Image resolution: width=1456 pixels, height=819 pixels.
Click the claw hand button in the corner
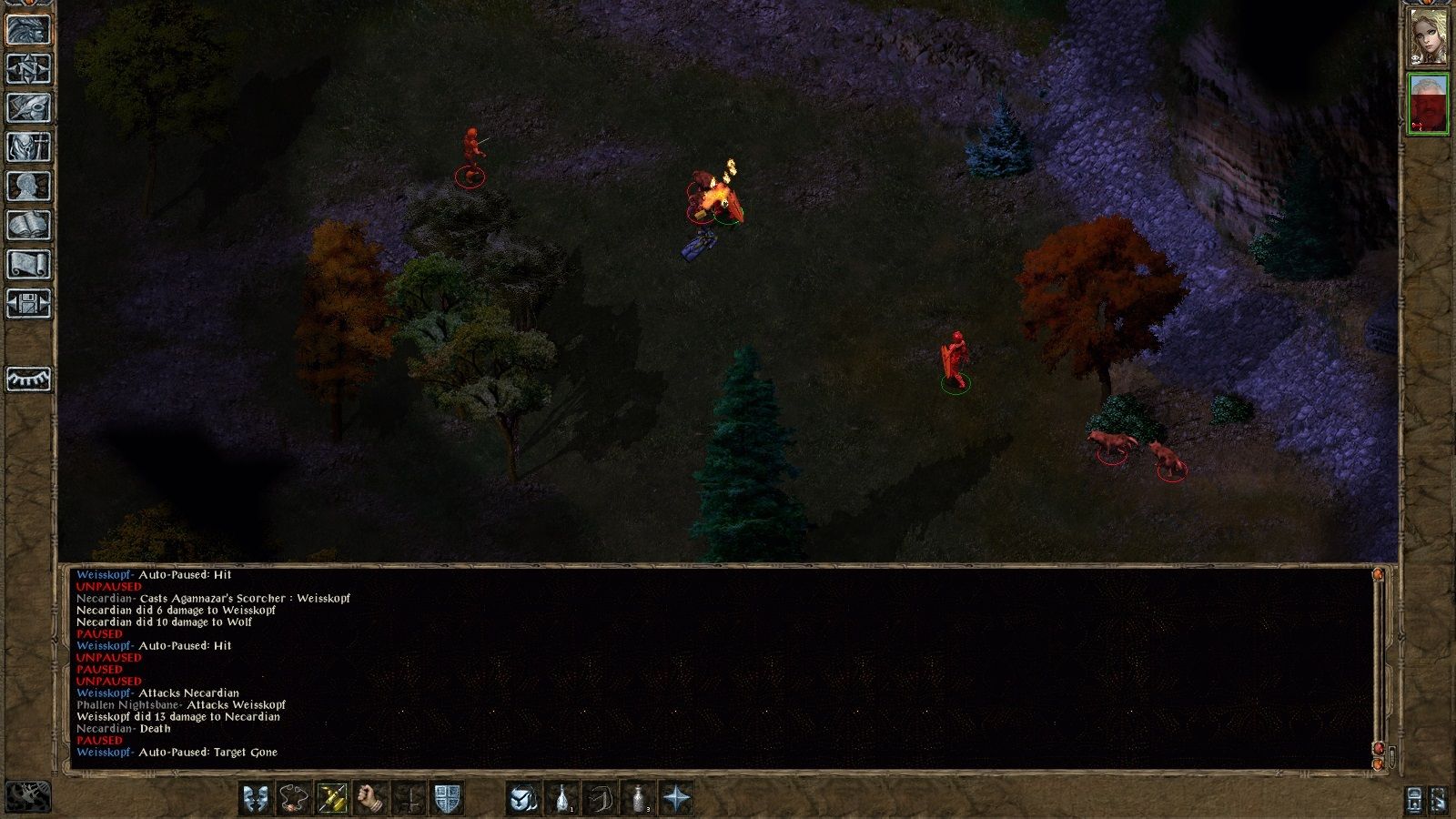[28, 796]
